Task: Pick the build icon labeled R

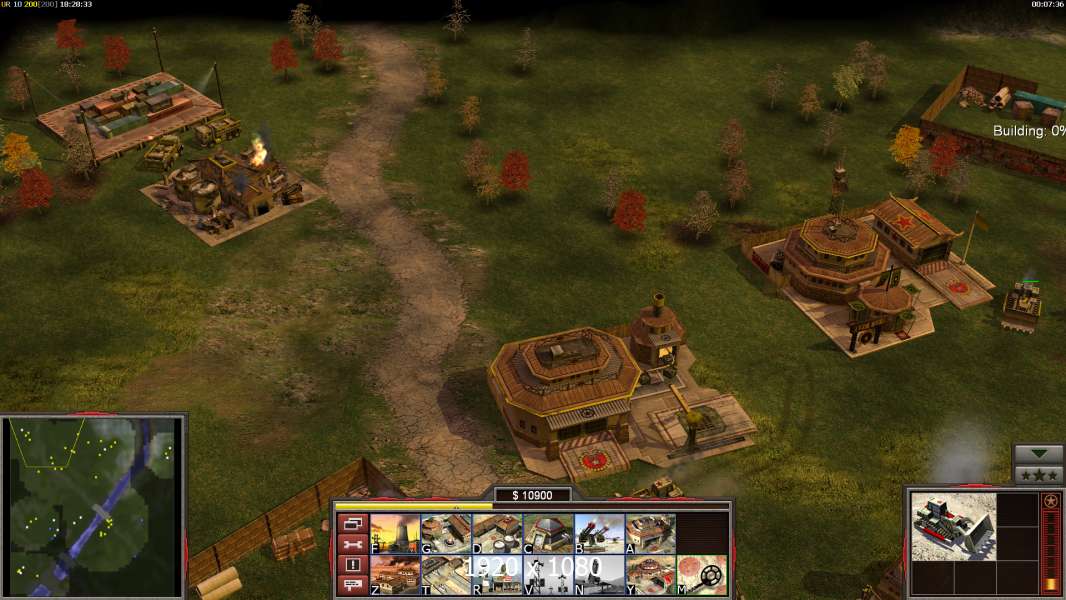Action: pyautogui.click(x=497, y=575)
